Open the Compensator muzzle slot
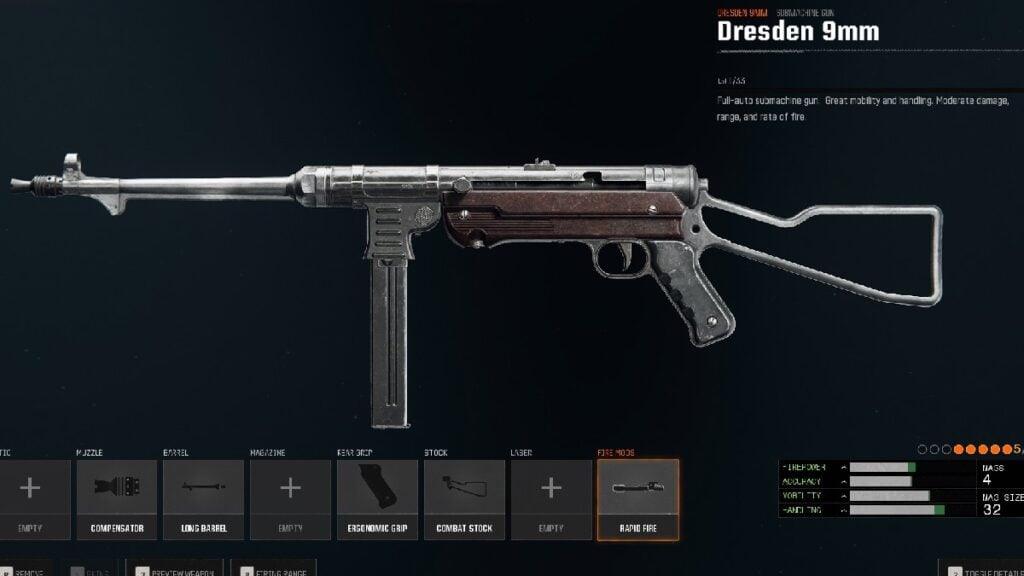Image resolution: width=1024 pixels, height=576 pixels. click(117, 499)
